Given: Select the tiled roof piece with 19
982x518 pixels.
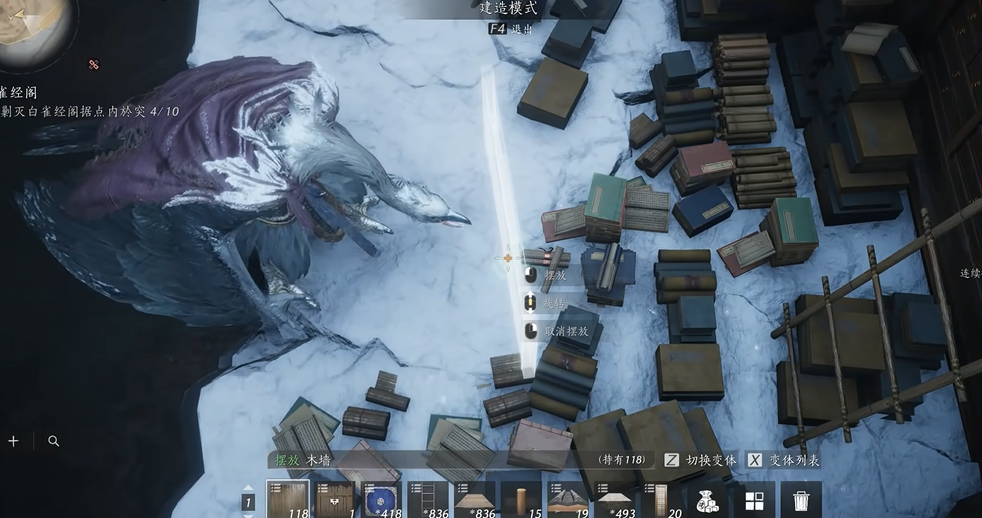Looking at the screenshot, I should [567, 498].
